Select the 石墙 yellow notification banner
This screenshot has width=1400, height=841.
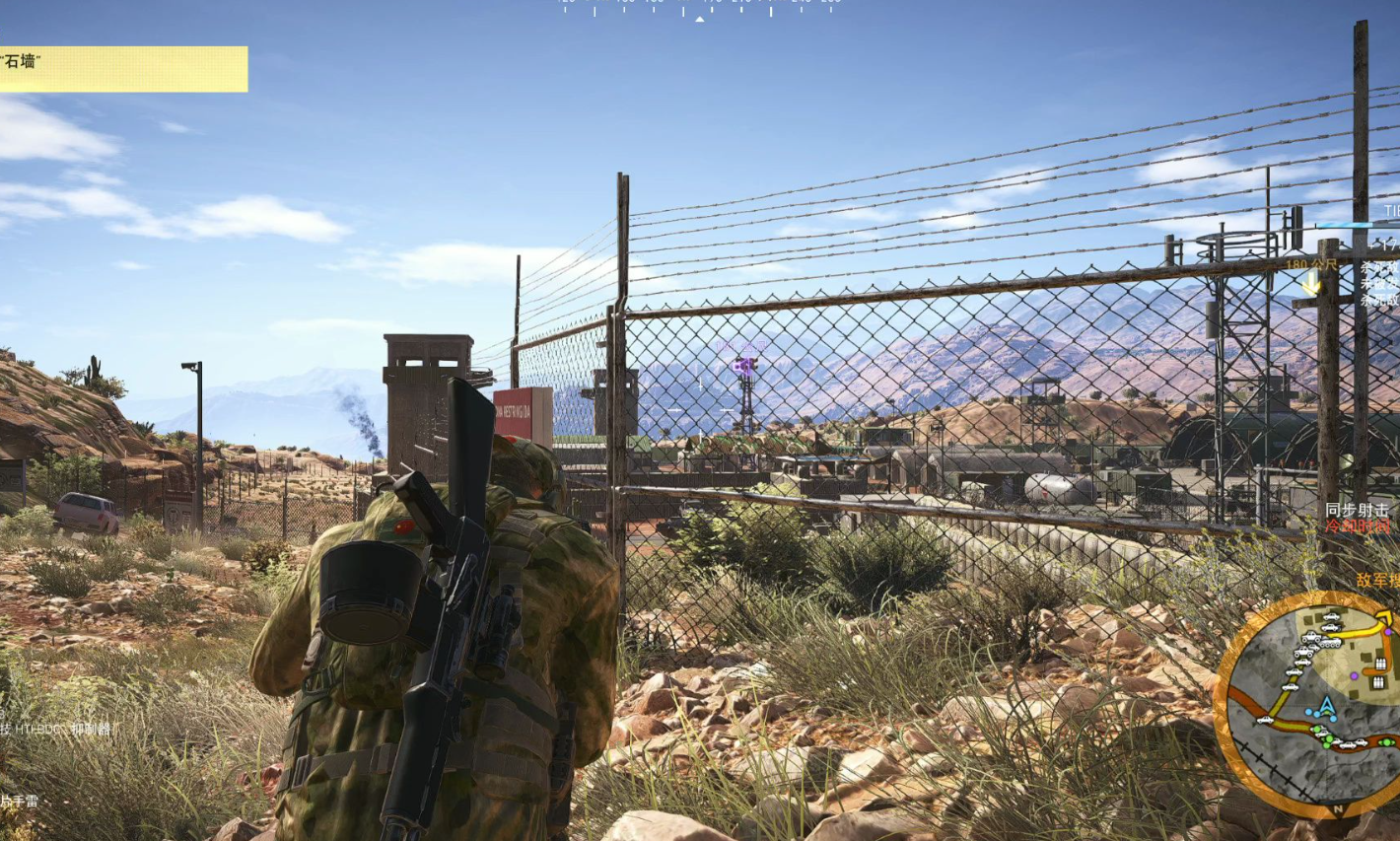(x=123, y=68)
